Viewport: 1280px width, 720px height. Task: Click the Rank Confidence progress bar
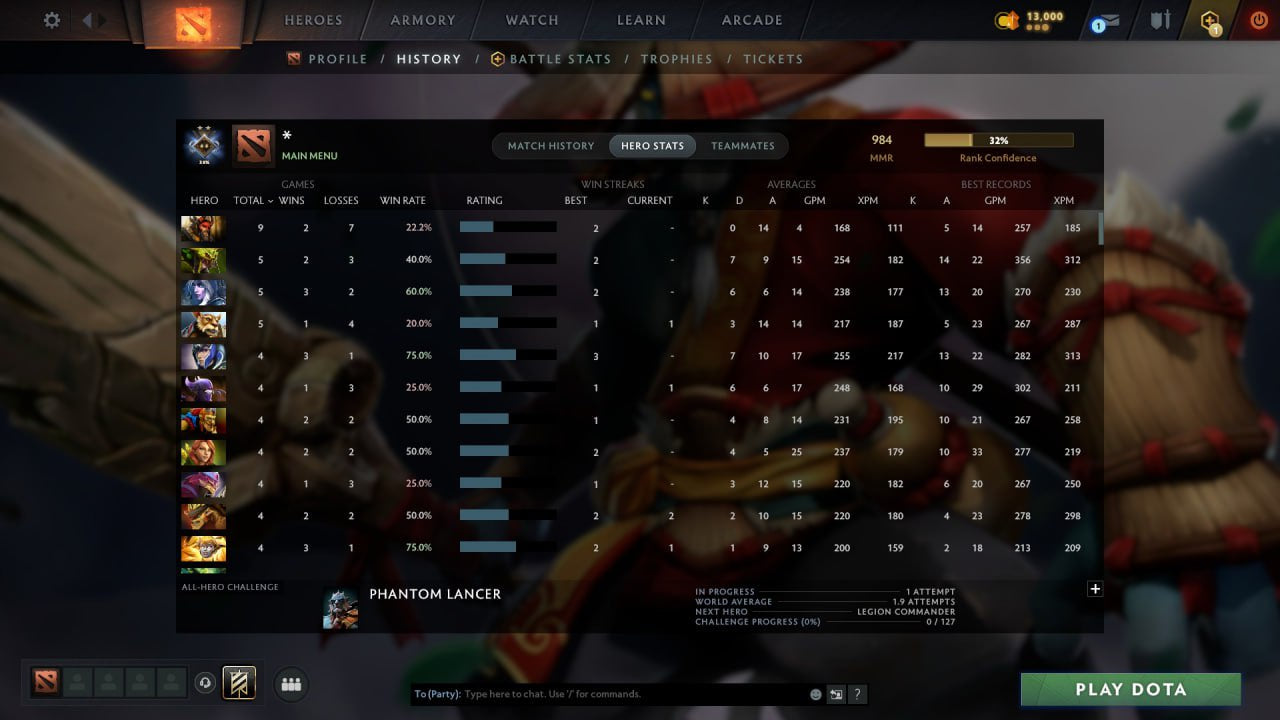pos(998,139)
